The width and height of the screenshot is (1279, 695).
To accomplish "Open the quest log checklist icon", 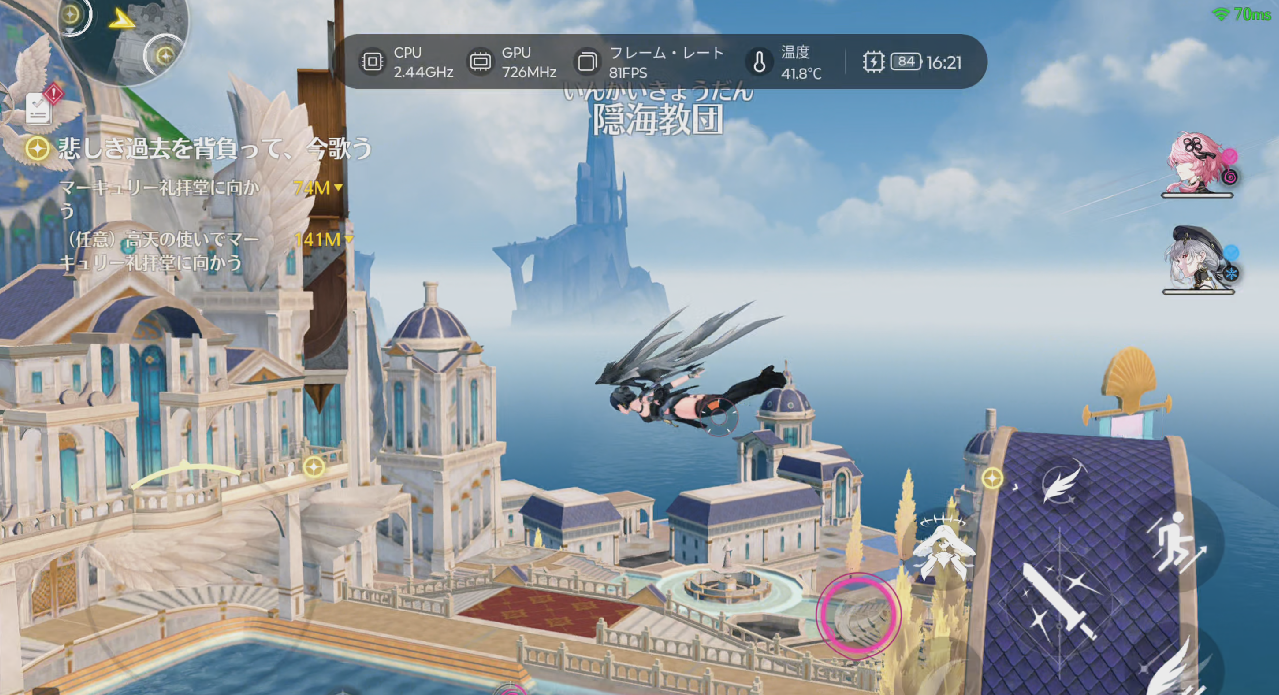I will pos(40,105).
